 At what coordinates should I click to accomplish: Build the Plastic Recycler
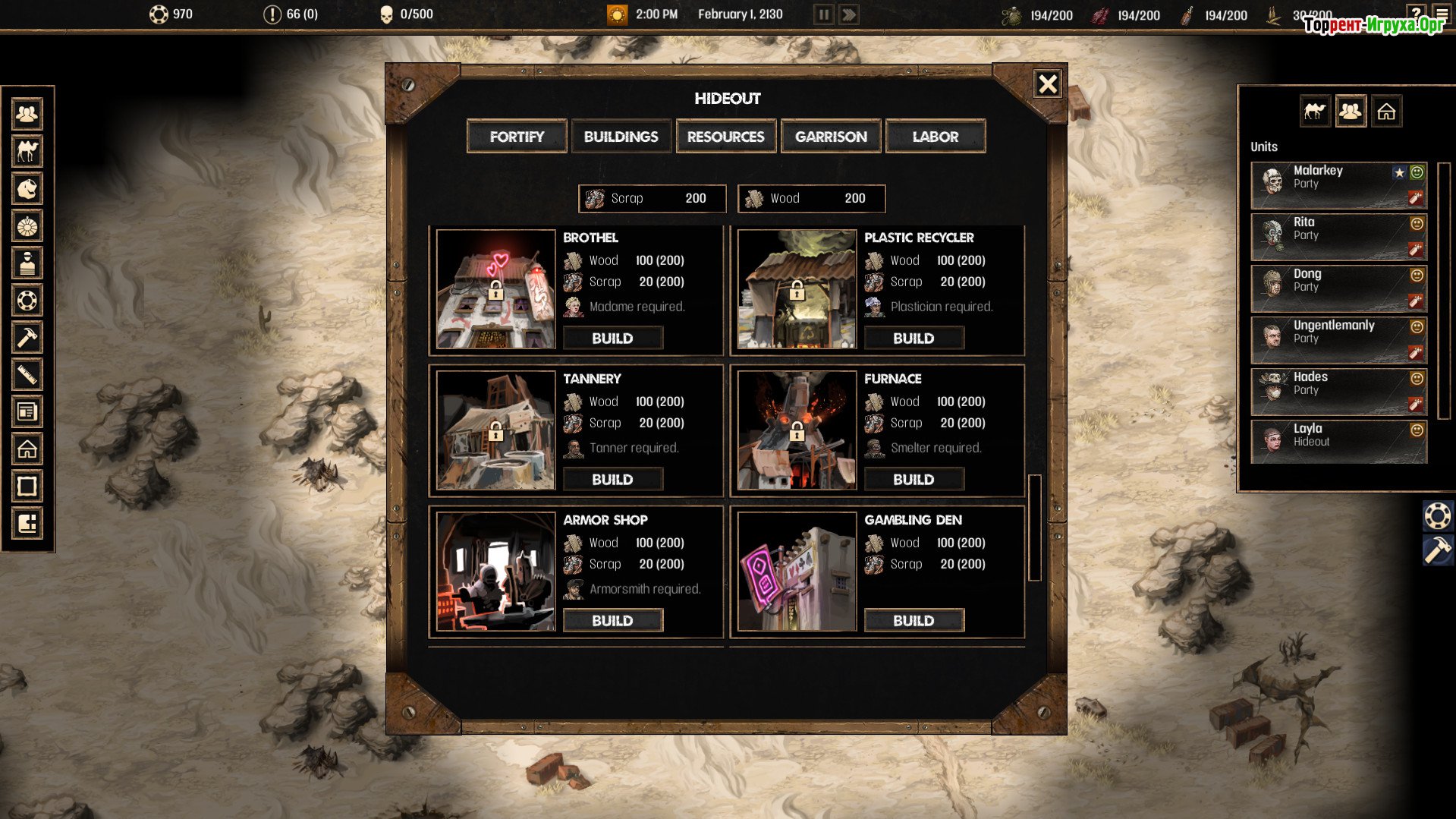click(x=914, y=339)
